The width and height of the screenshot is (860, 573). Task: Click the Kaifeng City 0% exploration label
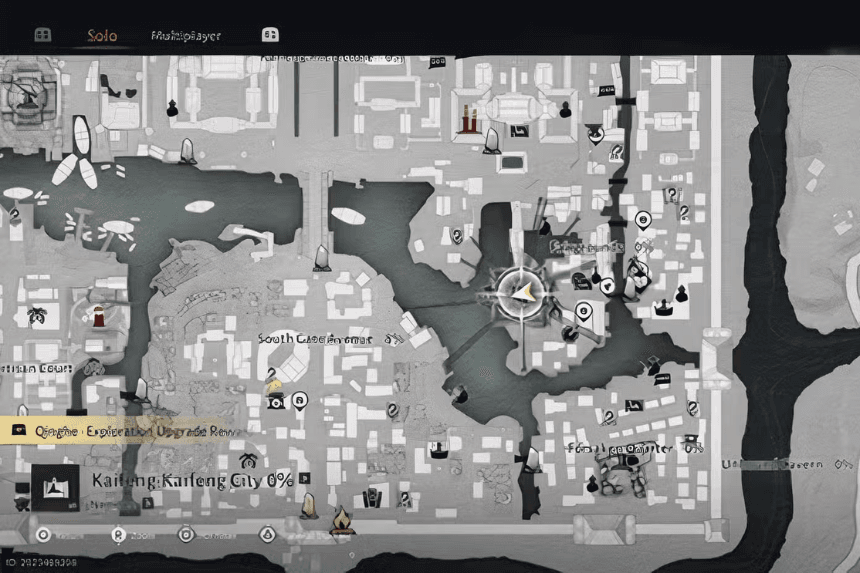click(192, 480)
